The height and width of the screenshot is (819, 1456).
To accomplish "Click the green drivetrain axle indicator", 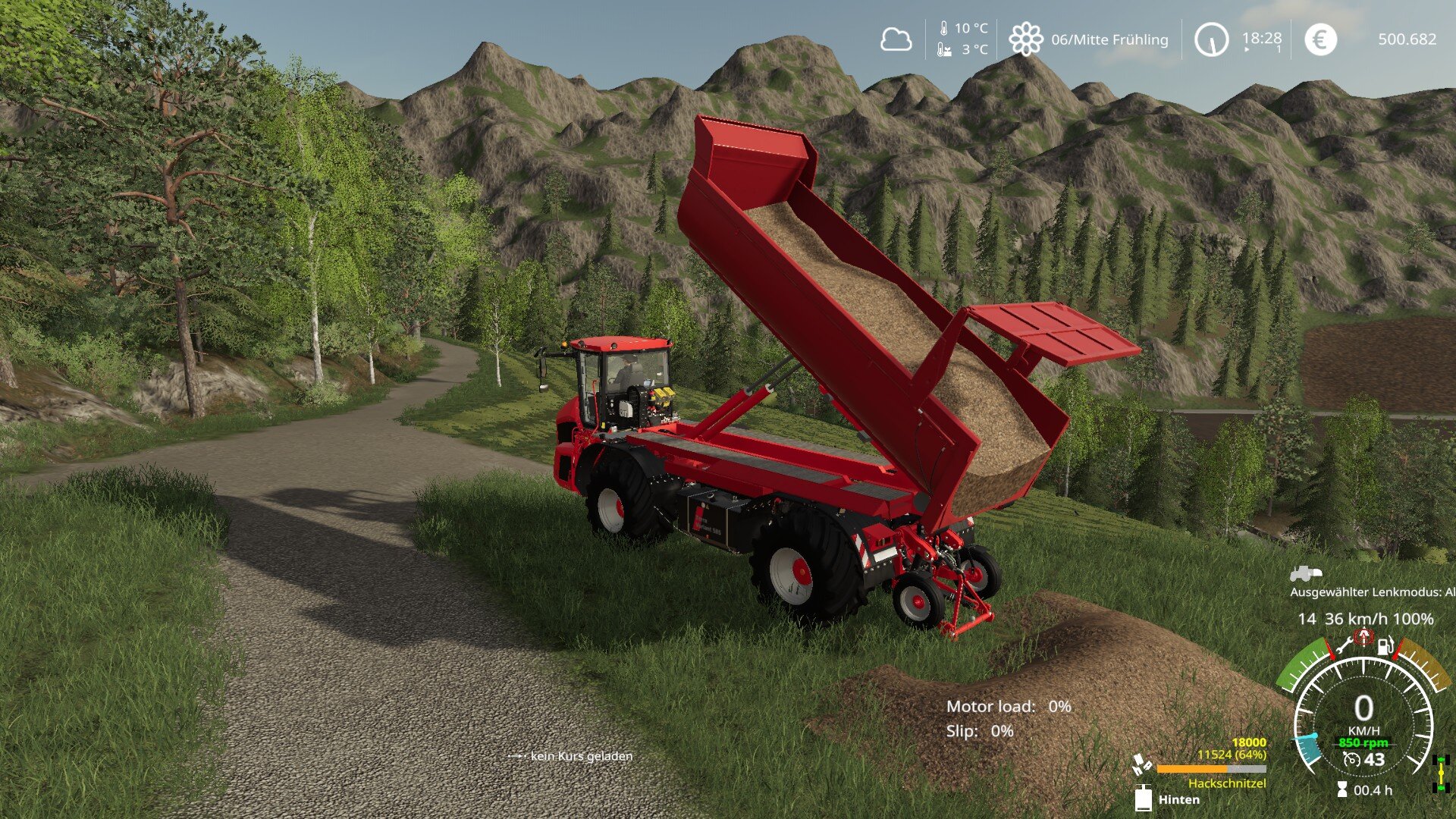I will click(x=1442, y=773).
